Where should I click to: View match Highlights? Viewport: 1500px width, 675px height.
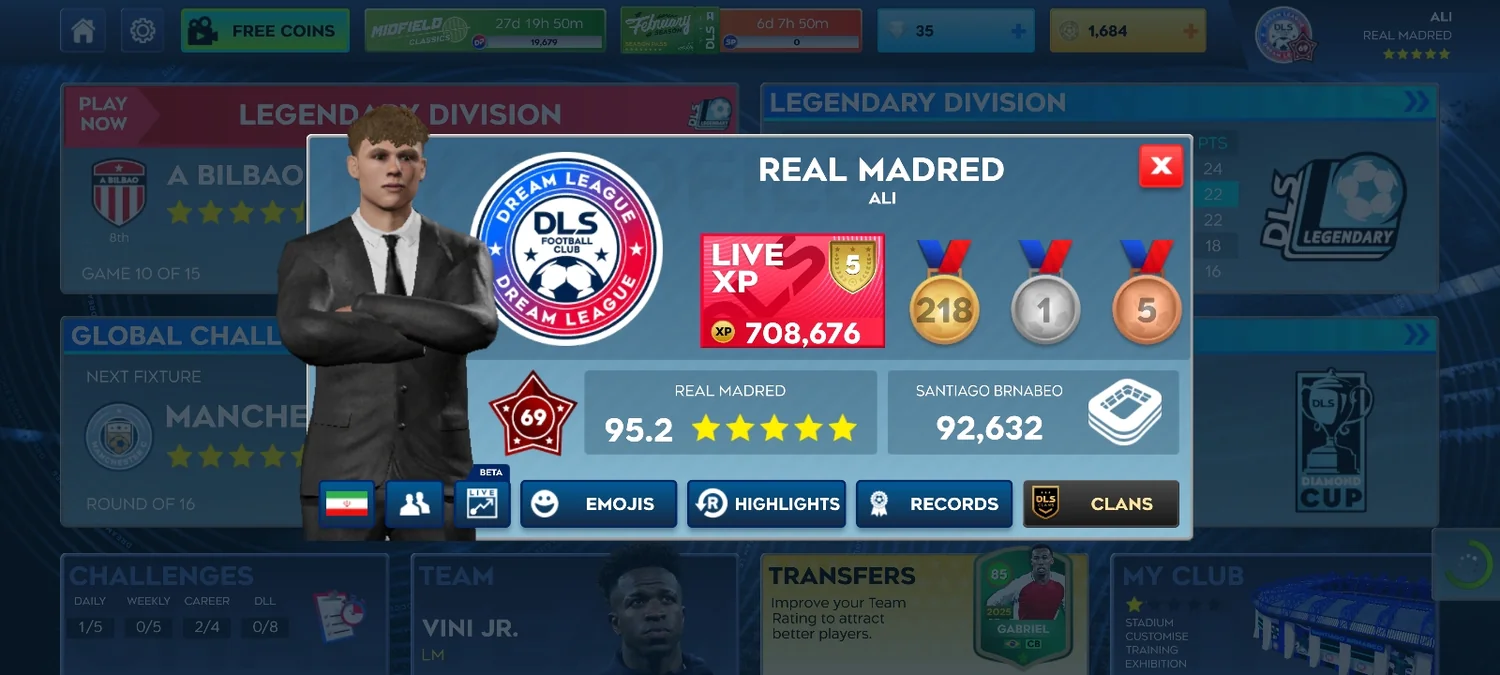coord(766,504)
